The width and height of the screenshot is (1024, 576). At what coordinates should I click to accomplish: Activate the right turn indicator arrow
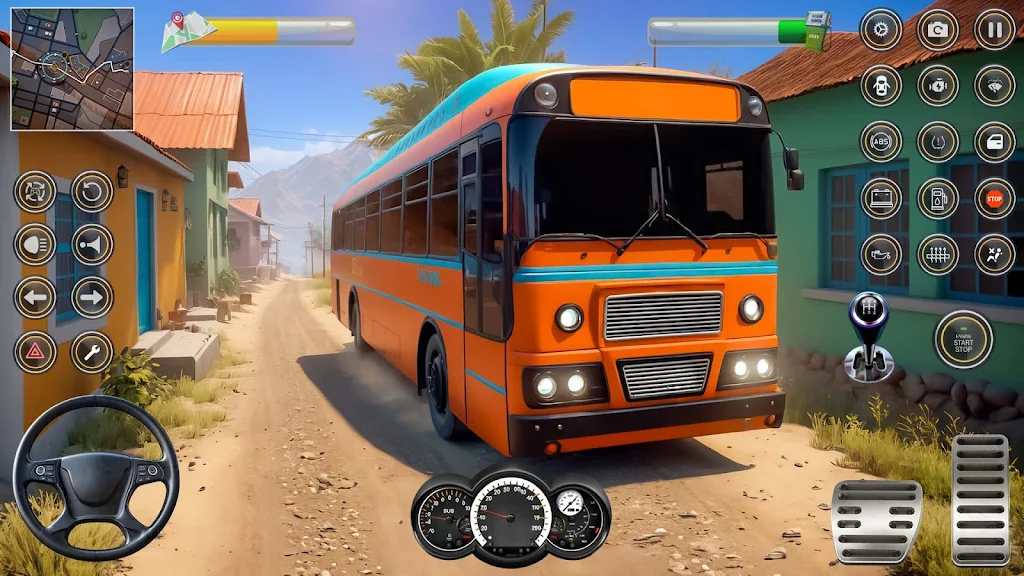[92, 297]
